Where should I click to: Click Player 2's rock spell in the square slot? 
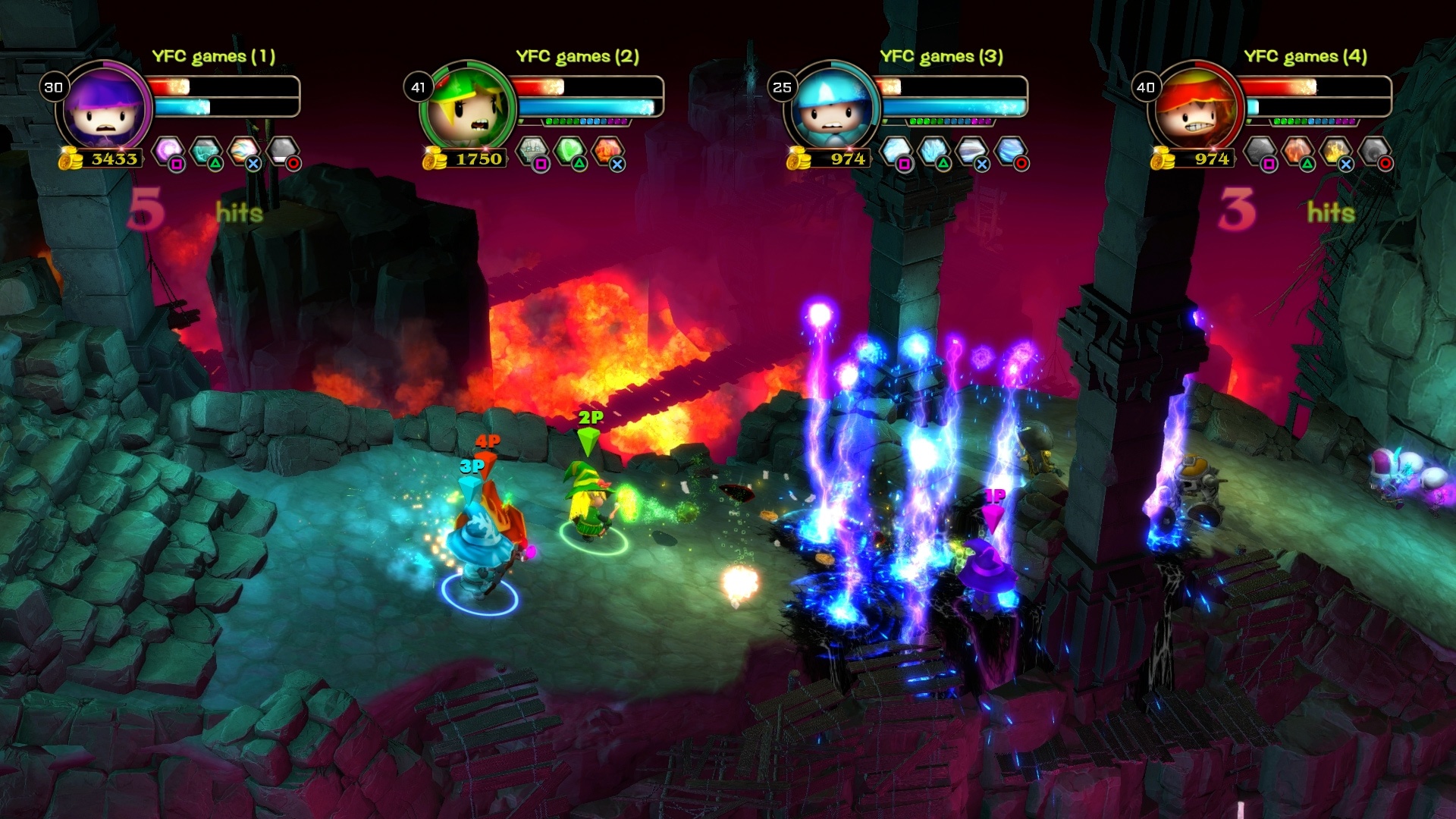(x=532, y=149)
